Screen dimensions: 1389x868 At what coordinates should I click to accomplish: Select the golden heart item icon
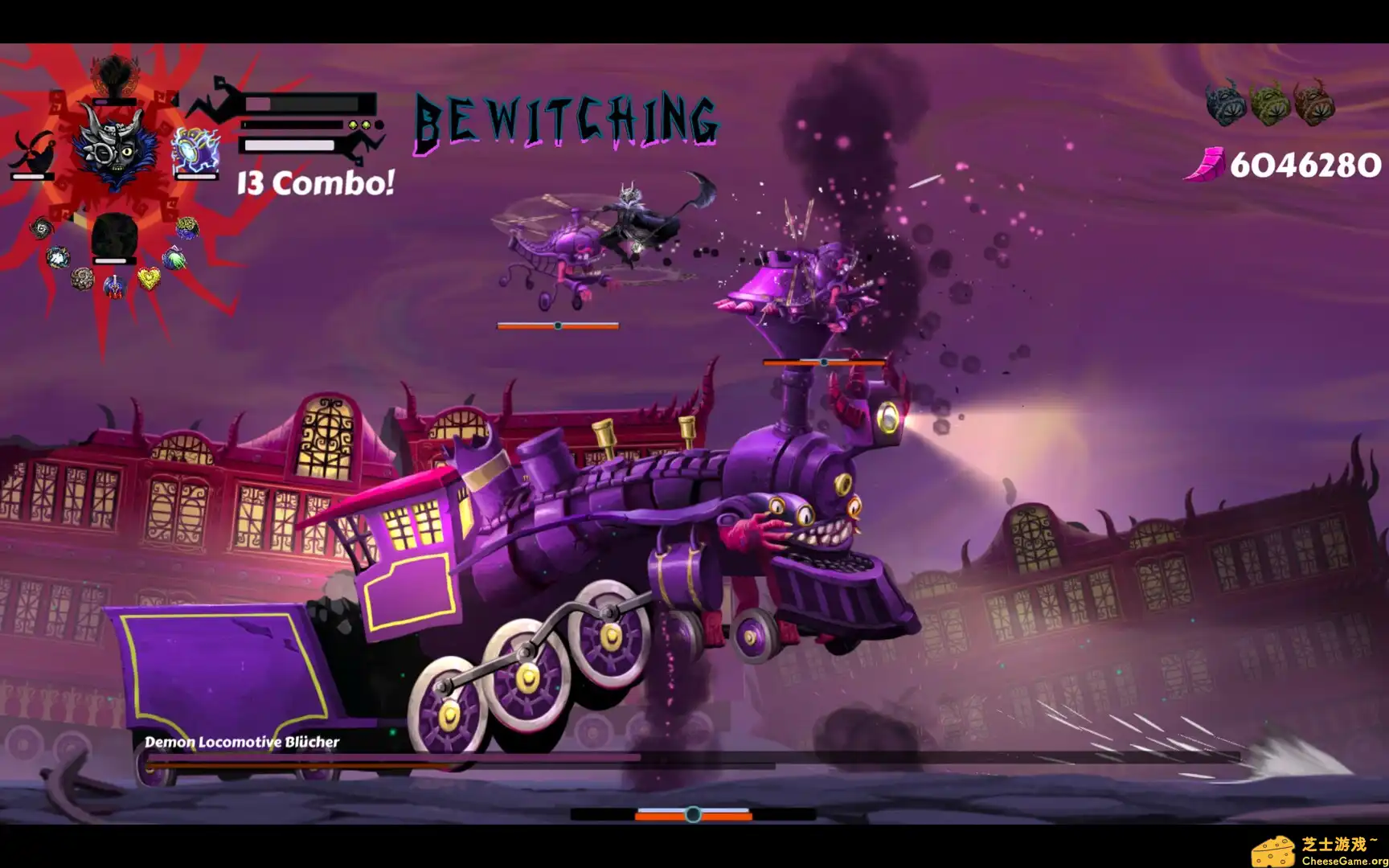(x=149, y=278)
